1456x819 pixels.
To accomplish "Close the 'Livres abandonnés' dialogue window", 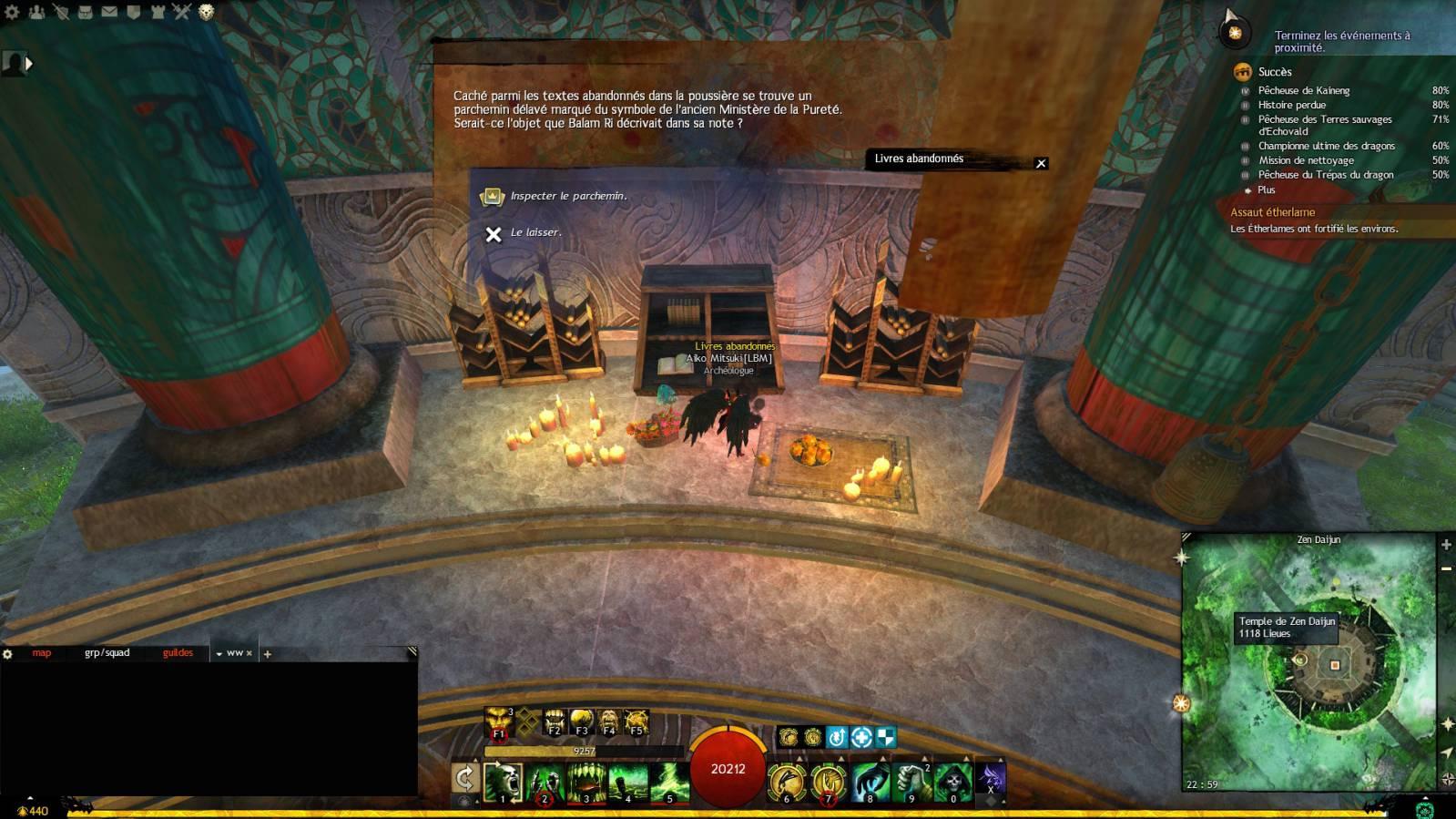I will (1041, 163).
